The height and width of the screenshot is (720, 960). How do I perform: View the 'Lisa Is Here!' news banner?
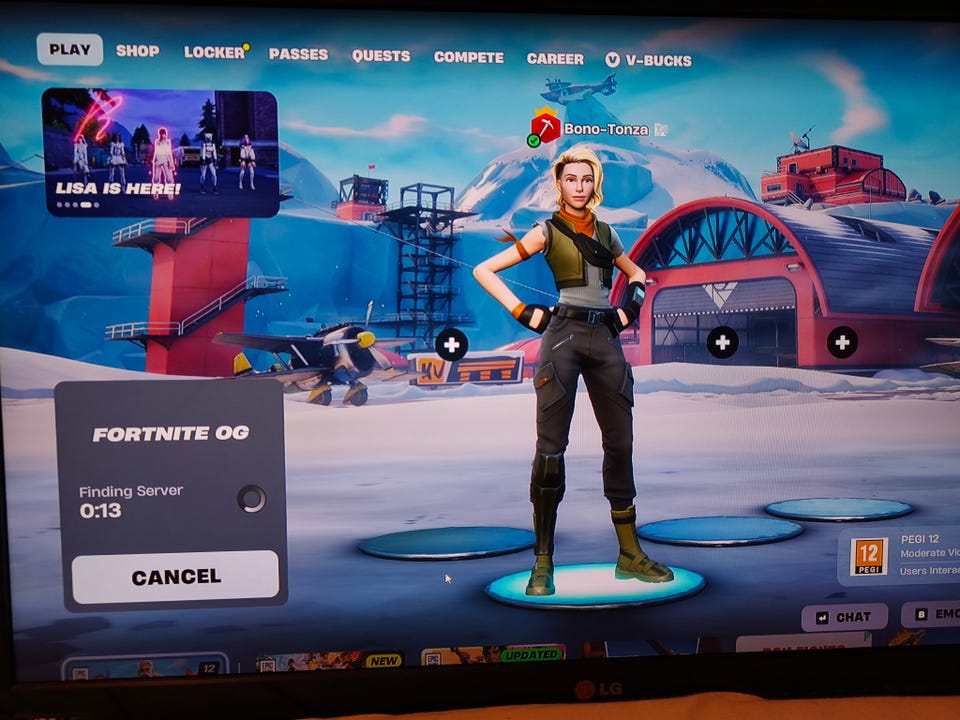(x=160, y=153)
